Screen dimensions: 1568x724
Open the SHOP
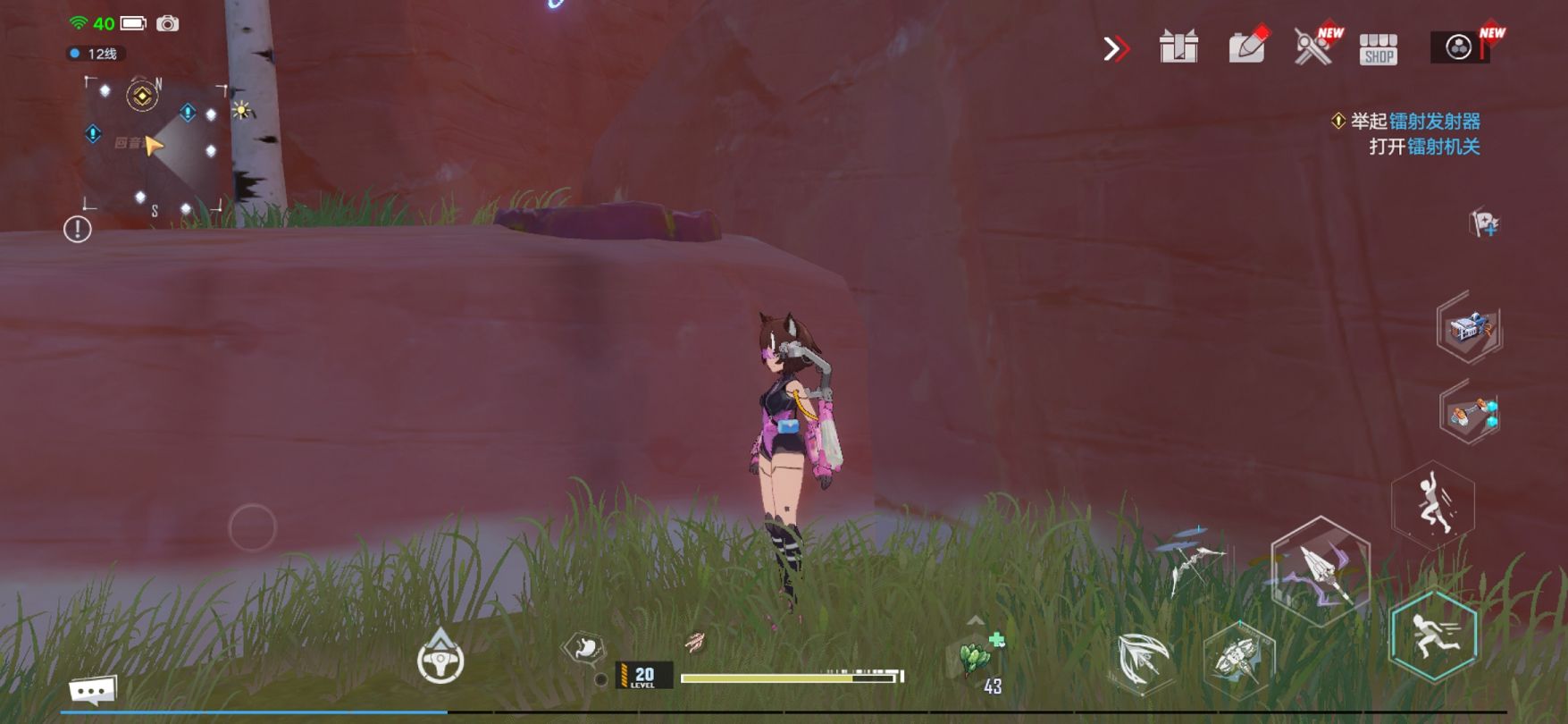click(1379, 49)
